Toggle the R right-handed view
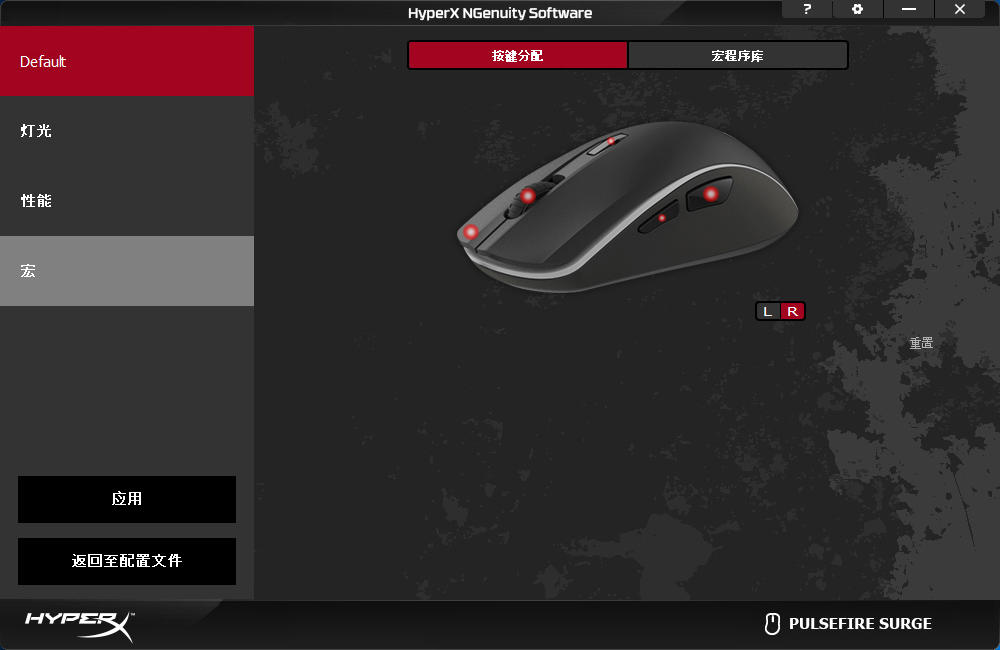Viewport: 1000px width, 650px height. coord(792,311)
